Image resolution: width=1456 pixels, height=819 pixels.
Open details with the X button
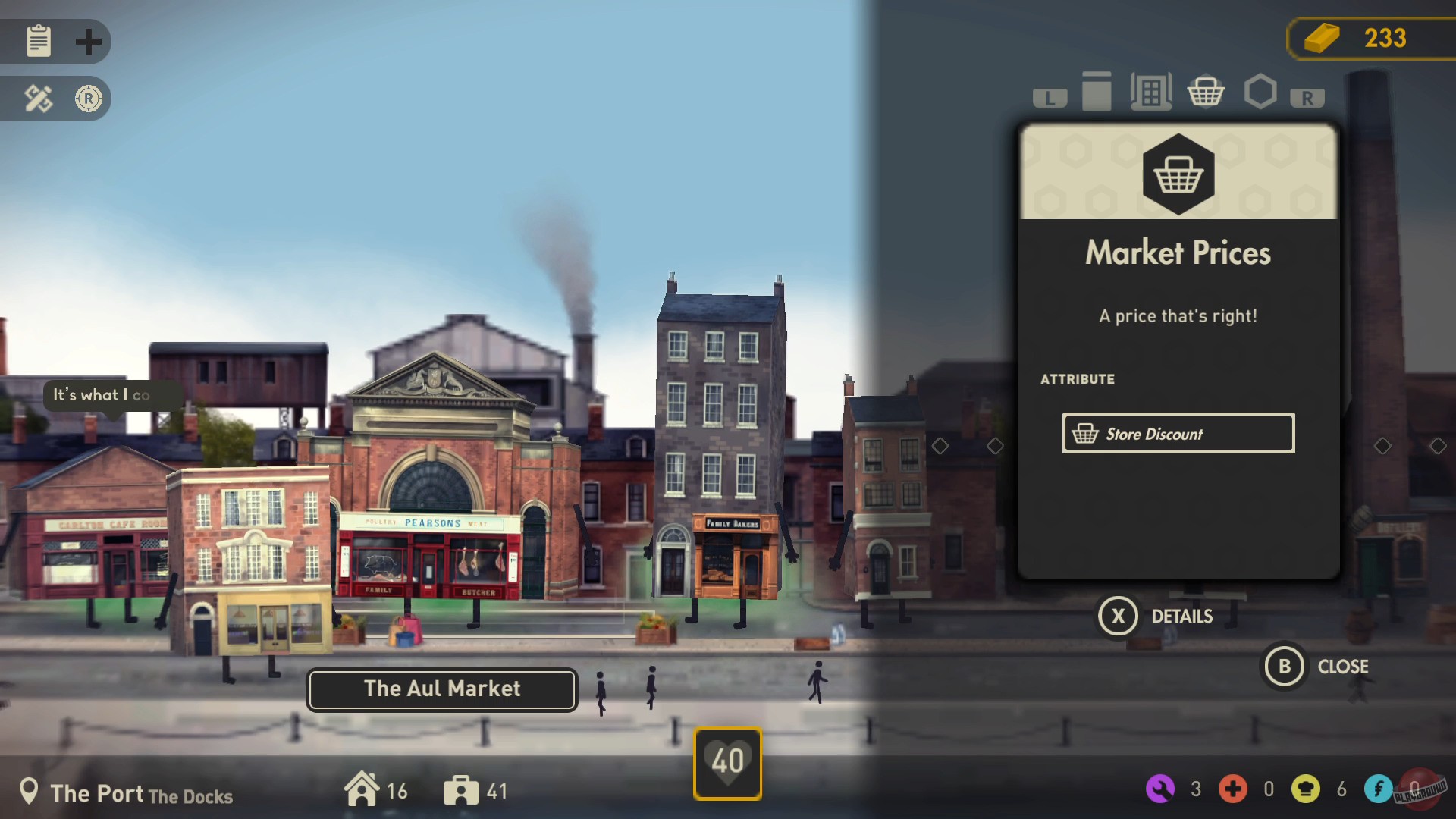(1120, 616)
